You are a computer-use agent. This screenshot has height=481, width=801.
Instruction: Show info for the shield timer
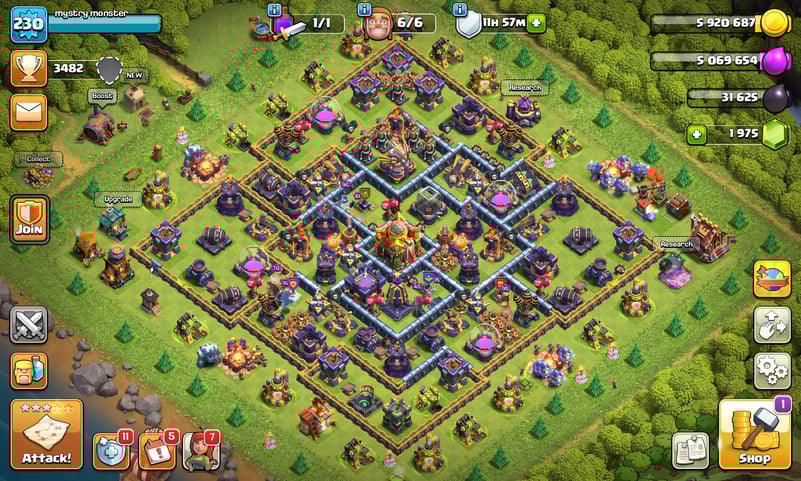[x=461, y=9]
